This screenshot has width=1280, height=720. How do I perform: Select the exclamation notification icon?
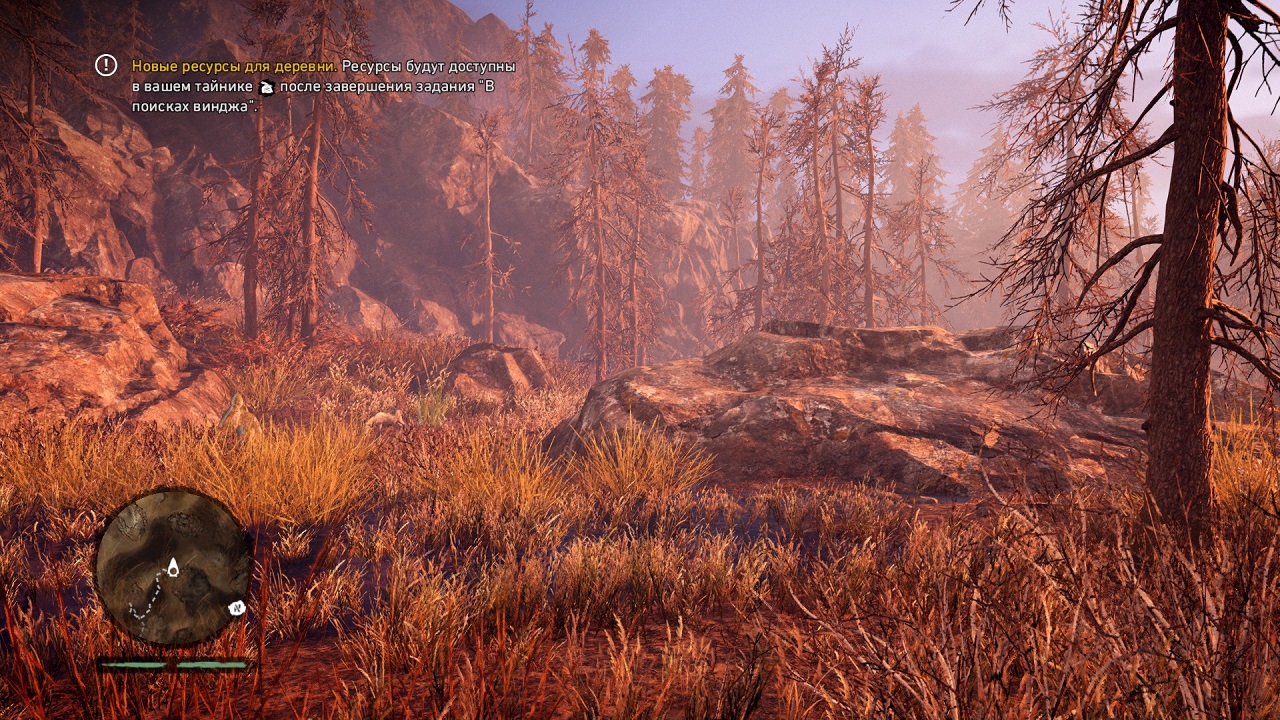coord(106,65)
